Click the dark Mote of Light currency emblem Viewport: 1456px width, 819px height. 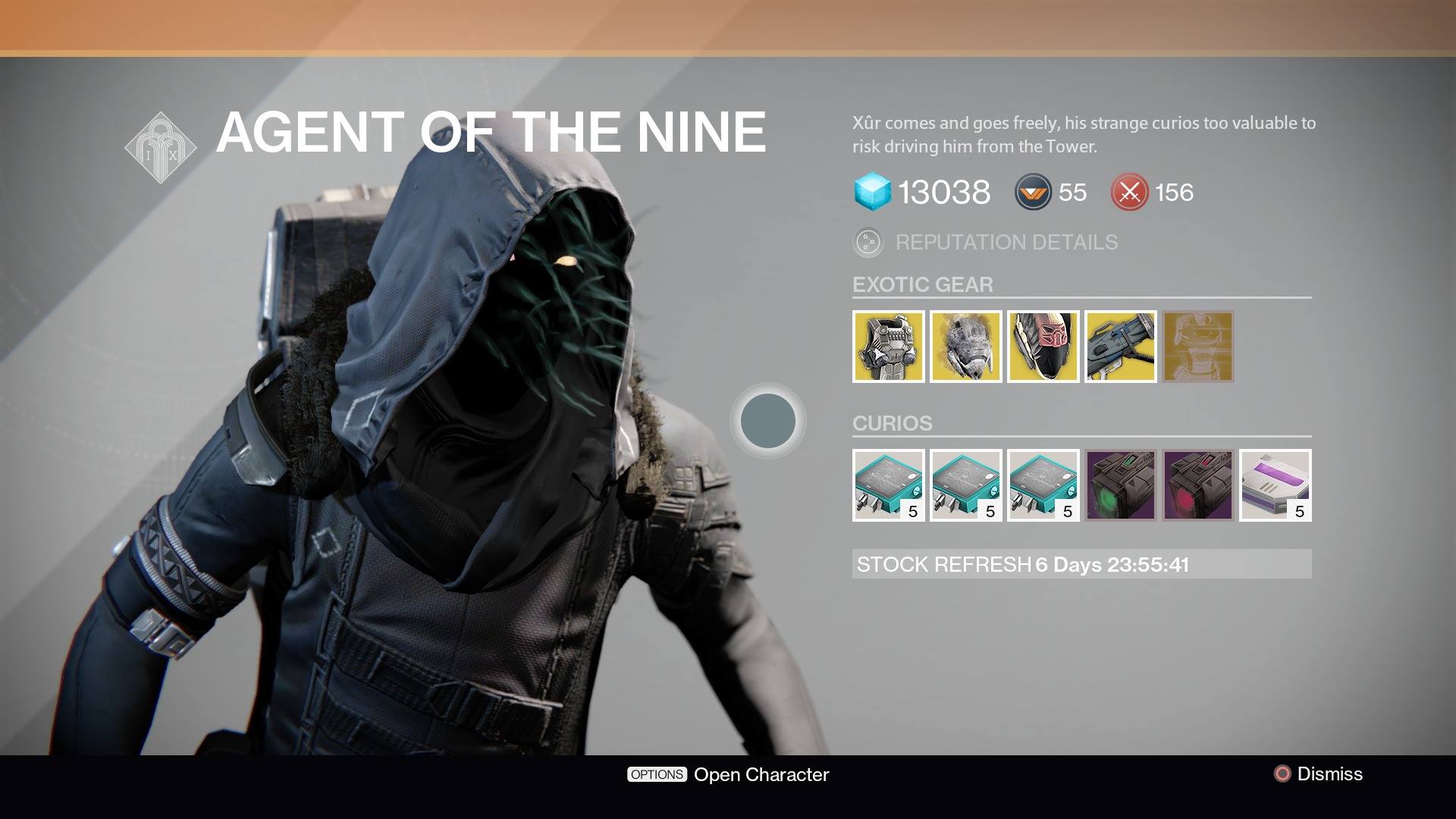1033,193
